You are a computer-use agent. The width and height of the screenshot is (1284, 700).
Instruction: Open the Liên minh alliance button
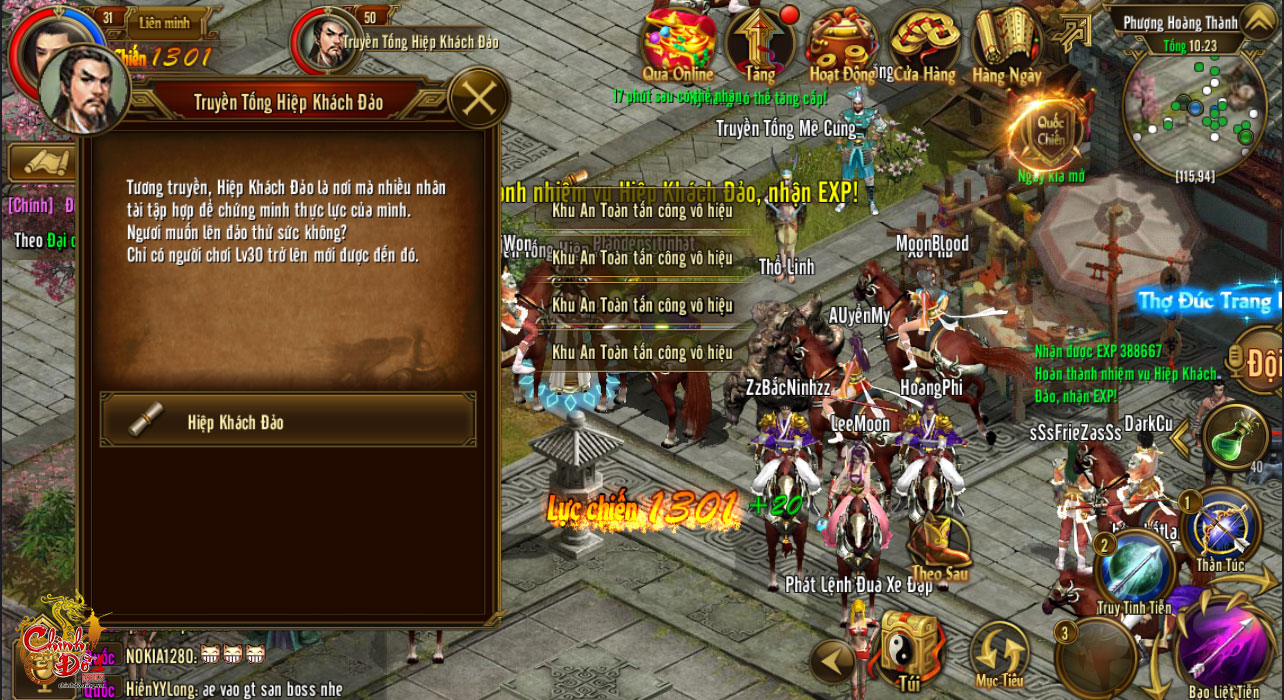pyautogui.click(x=164, y=22)
